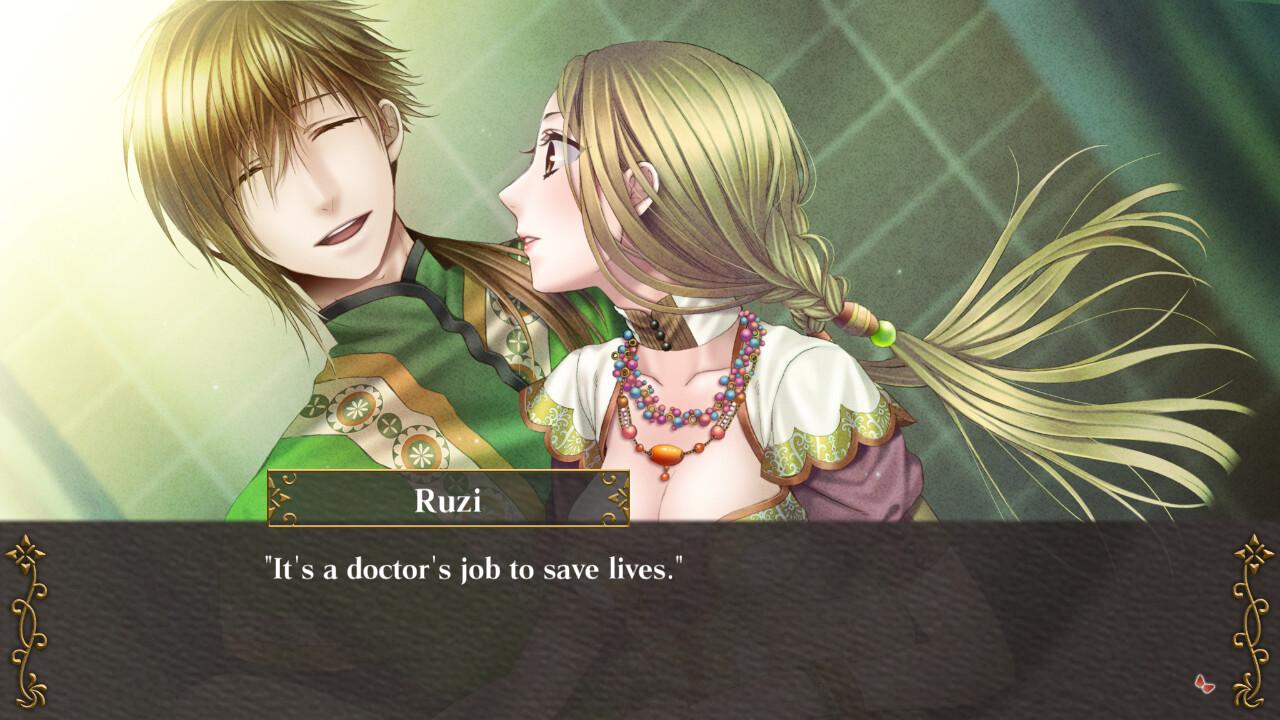Toggle the dialogue box visibility by clicking it
This screenshot has height=720, width=1280.
(640, 625)
